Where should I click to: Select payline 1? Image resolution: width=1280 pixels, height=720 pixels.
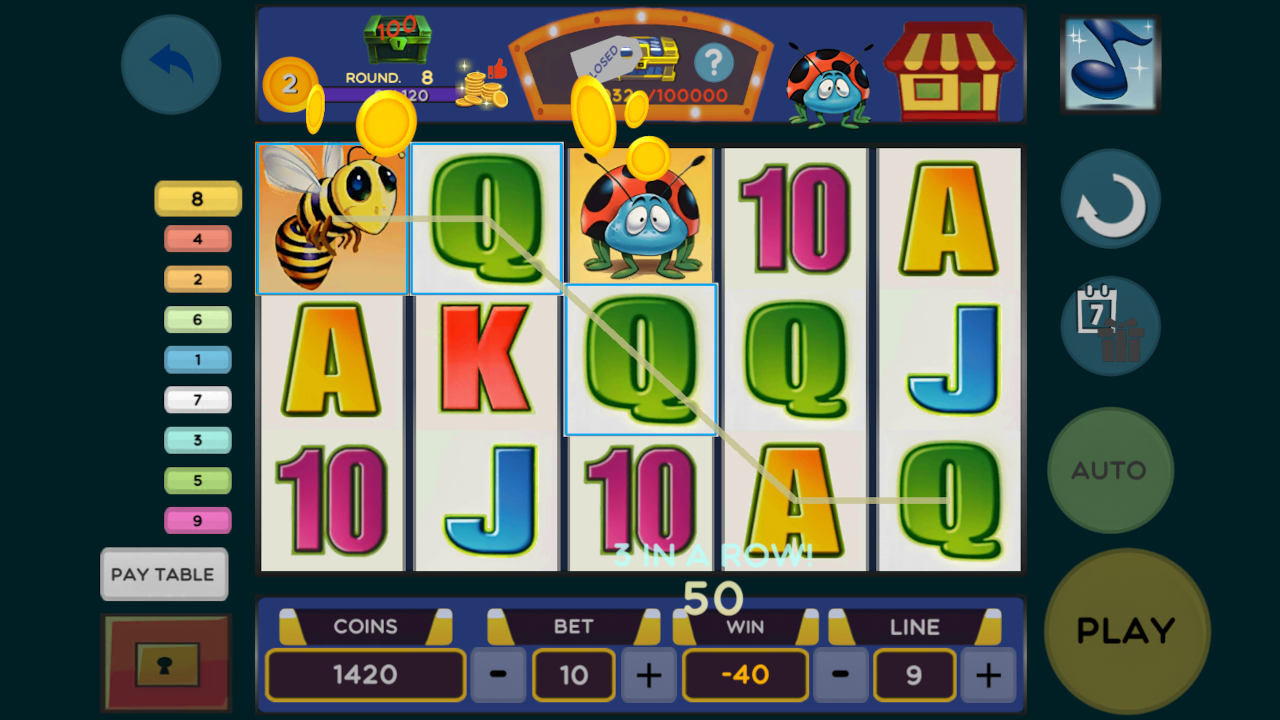pyautogui.click(x=197, y=359)
